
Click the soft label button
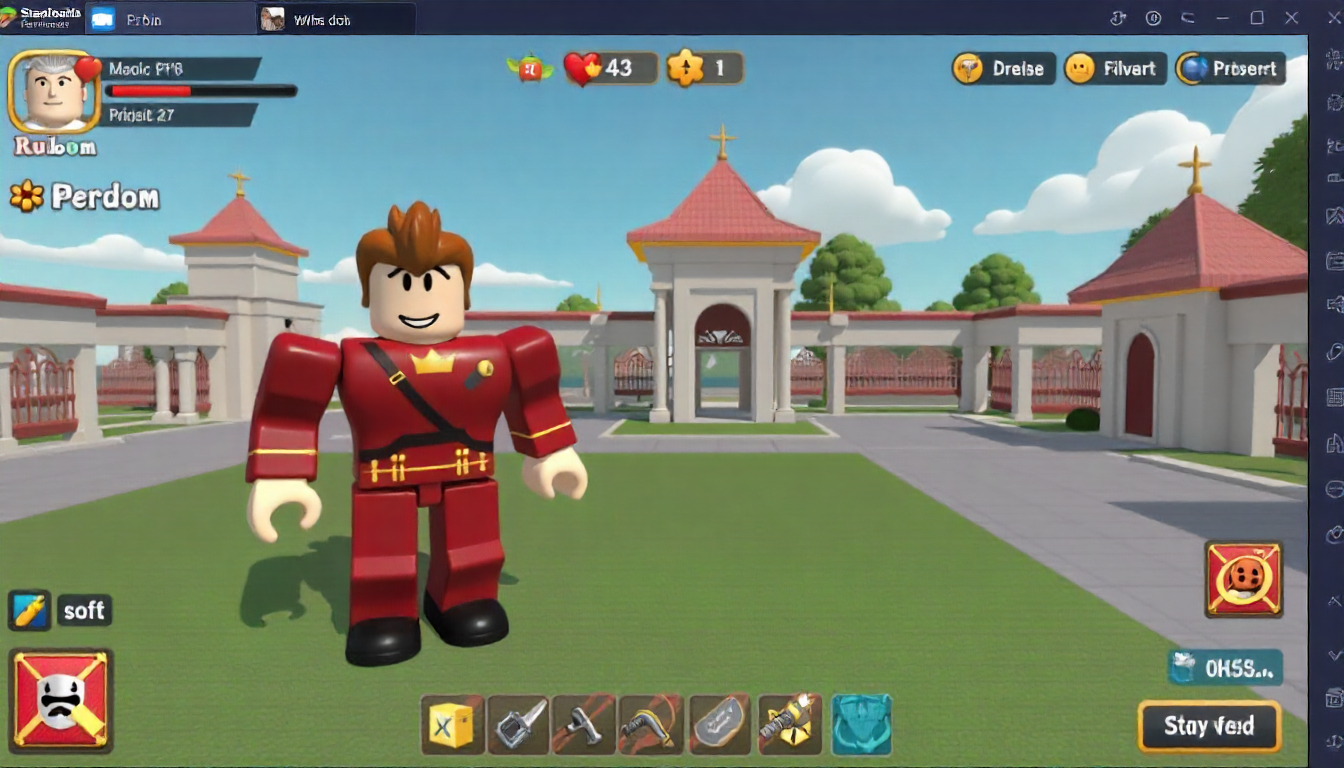pos(84,610)
